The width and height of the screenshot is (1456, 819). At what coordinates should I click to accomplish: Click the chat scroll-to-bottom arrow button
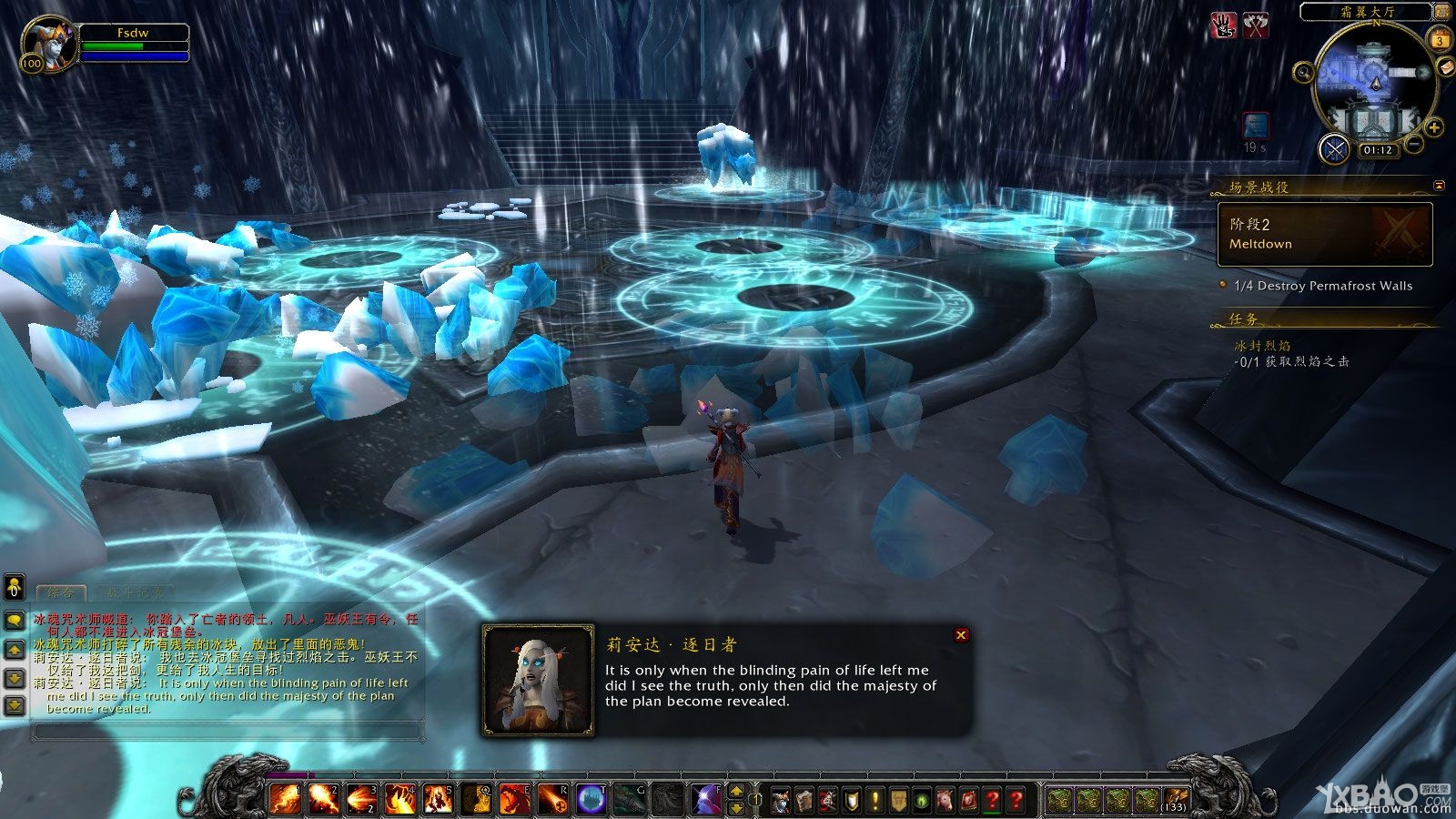coord(15,705)
